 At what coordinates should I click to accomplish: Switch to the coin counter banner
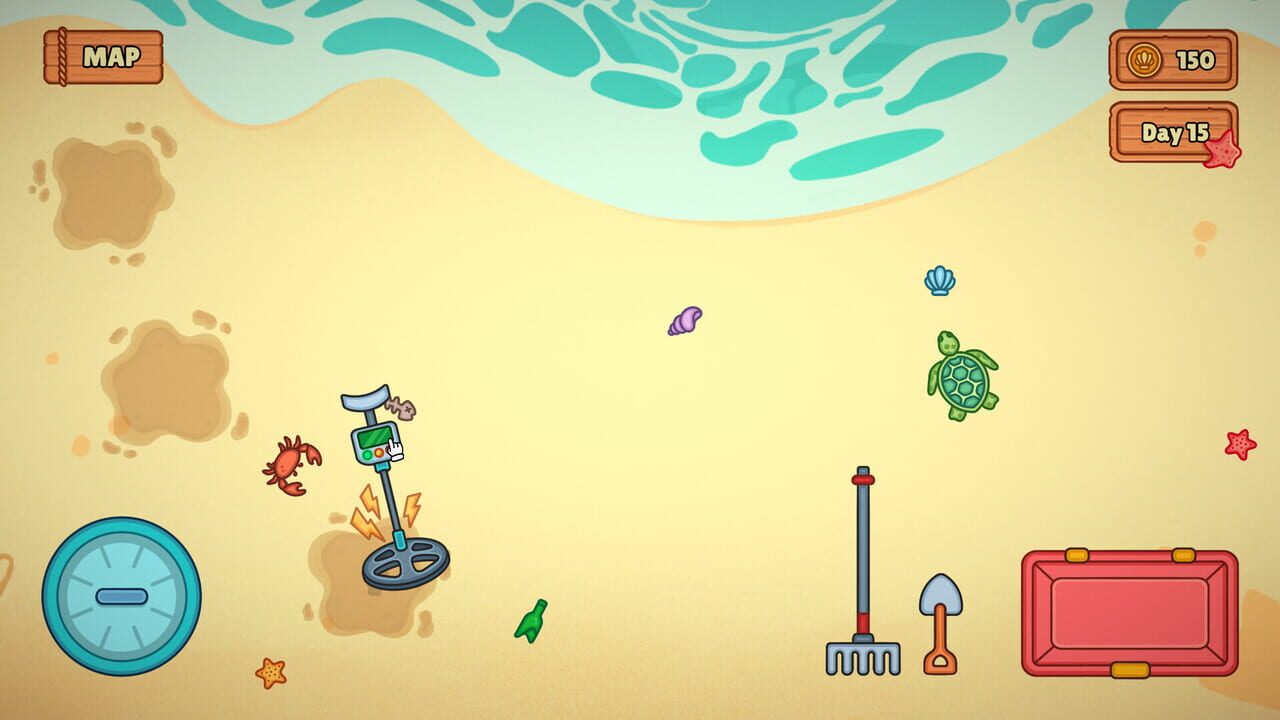point(1173,61)
